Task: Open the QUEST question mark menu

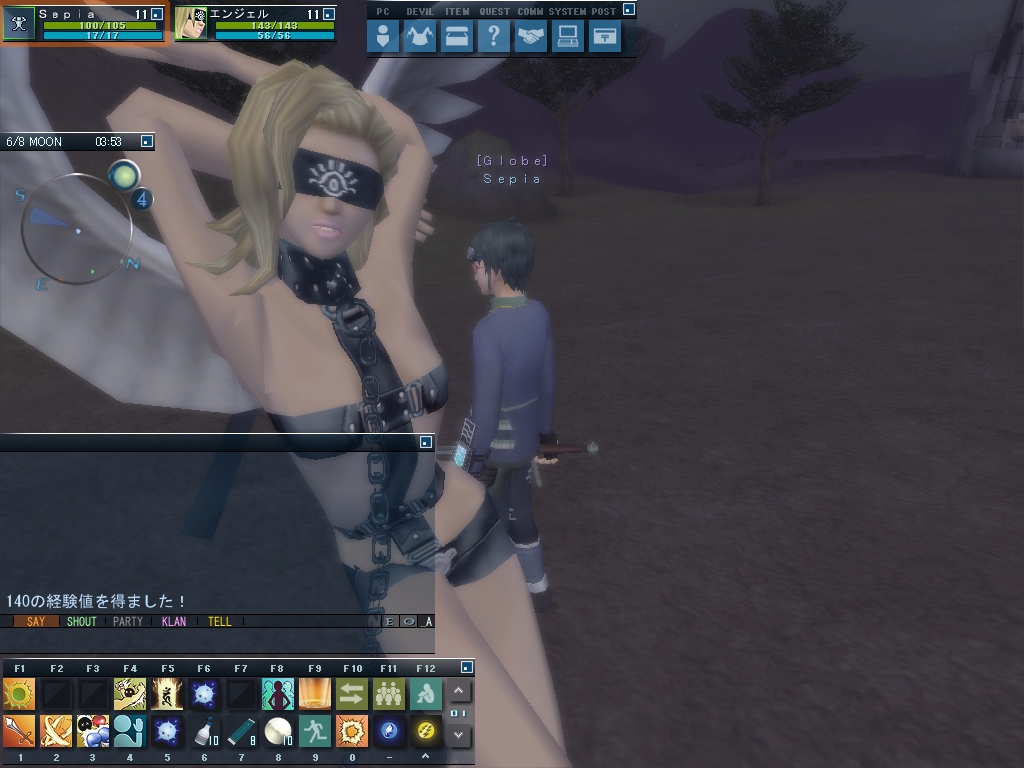Action: 493,37
